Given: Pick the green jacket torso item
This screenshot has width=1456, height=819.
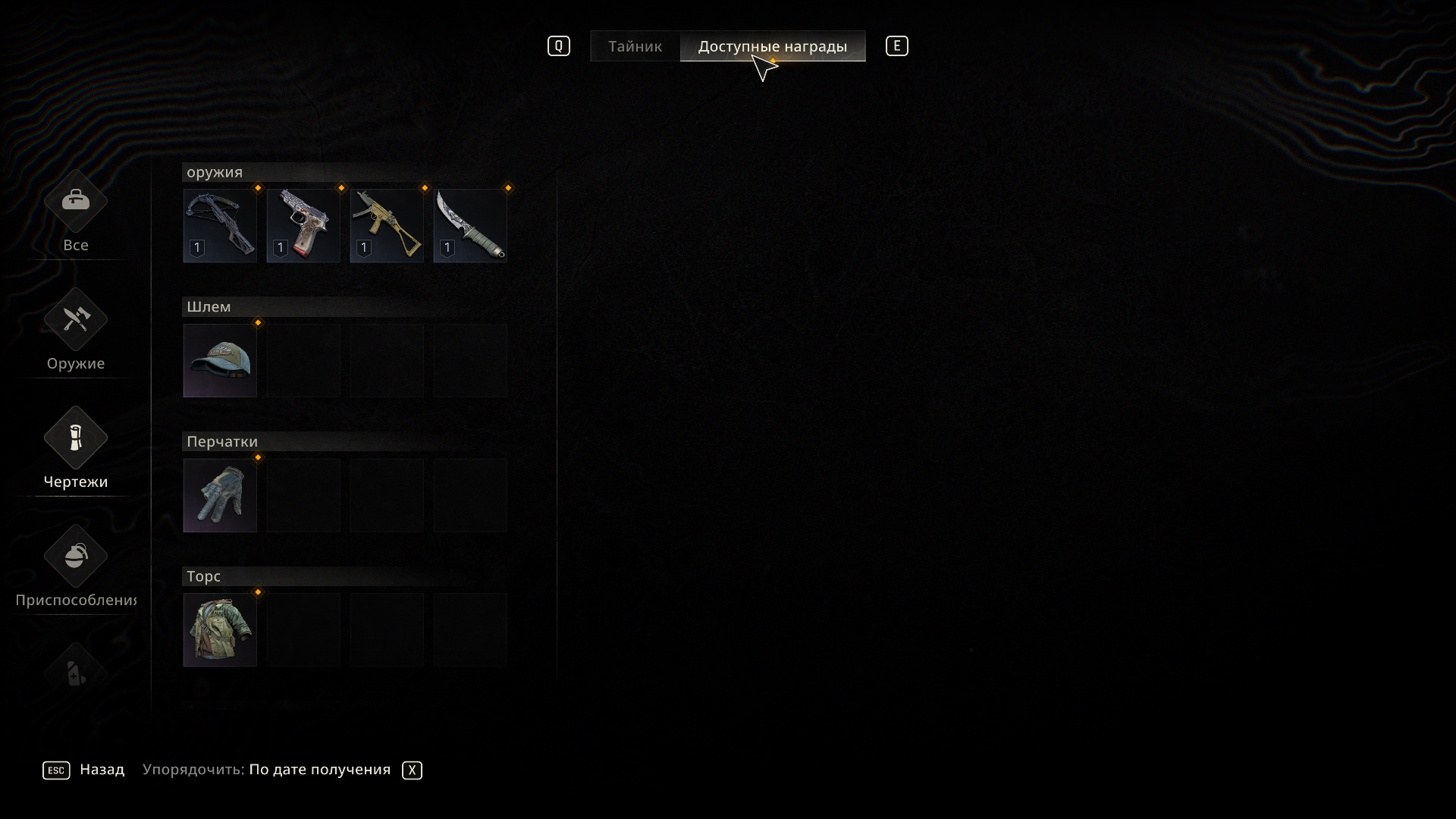Looking at the screenshot, I should pyautogui.click(x=220, y=629).
